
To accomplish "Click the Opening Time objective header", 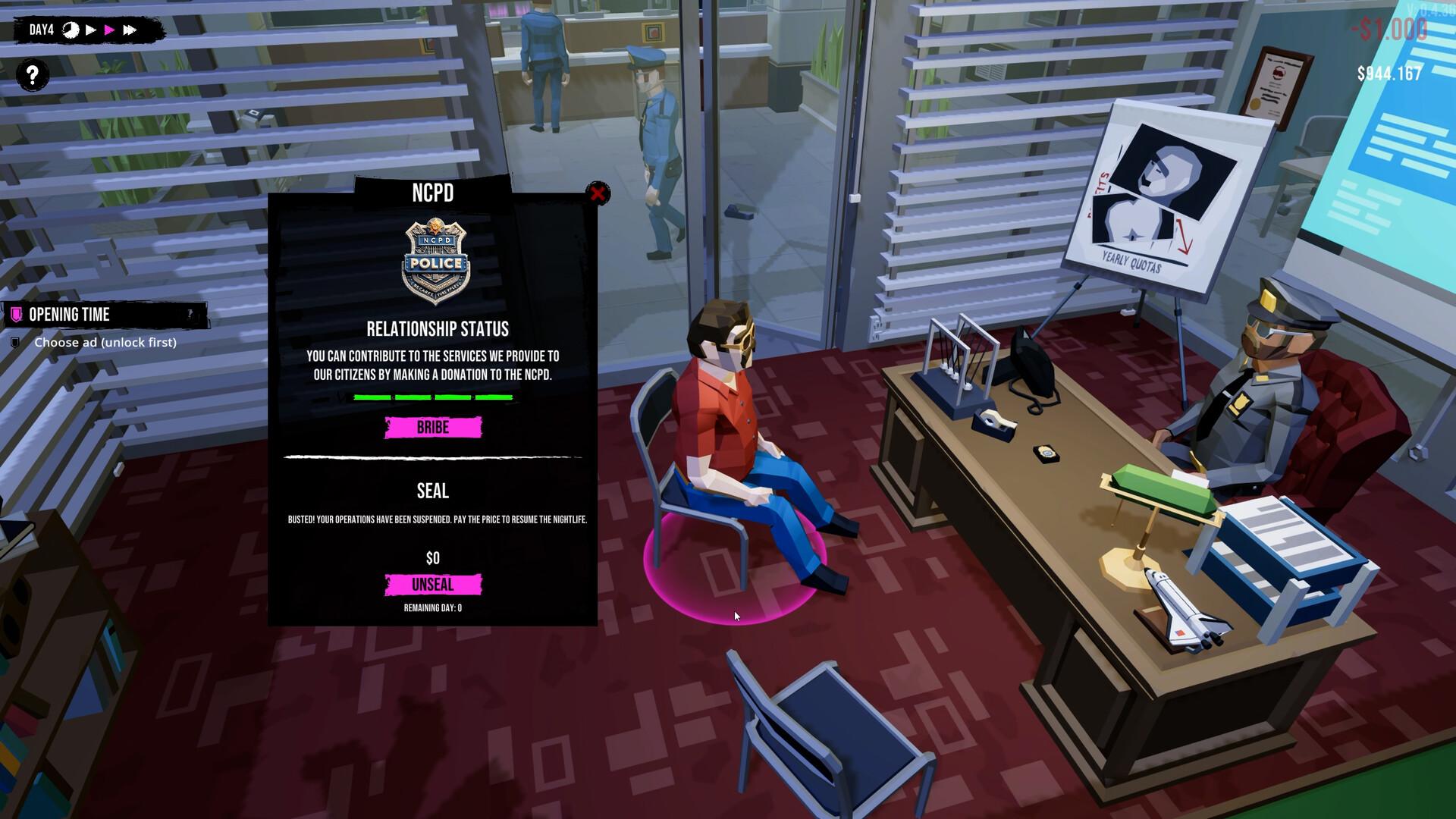I will click(70, 315).
